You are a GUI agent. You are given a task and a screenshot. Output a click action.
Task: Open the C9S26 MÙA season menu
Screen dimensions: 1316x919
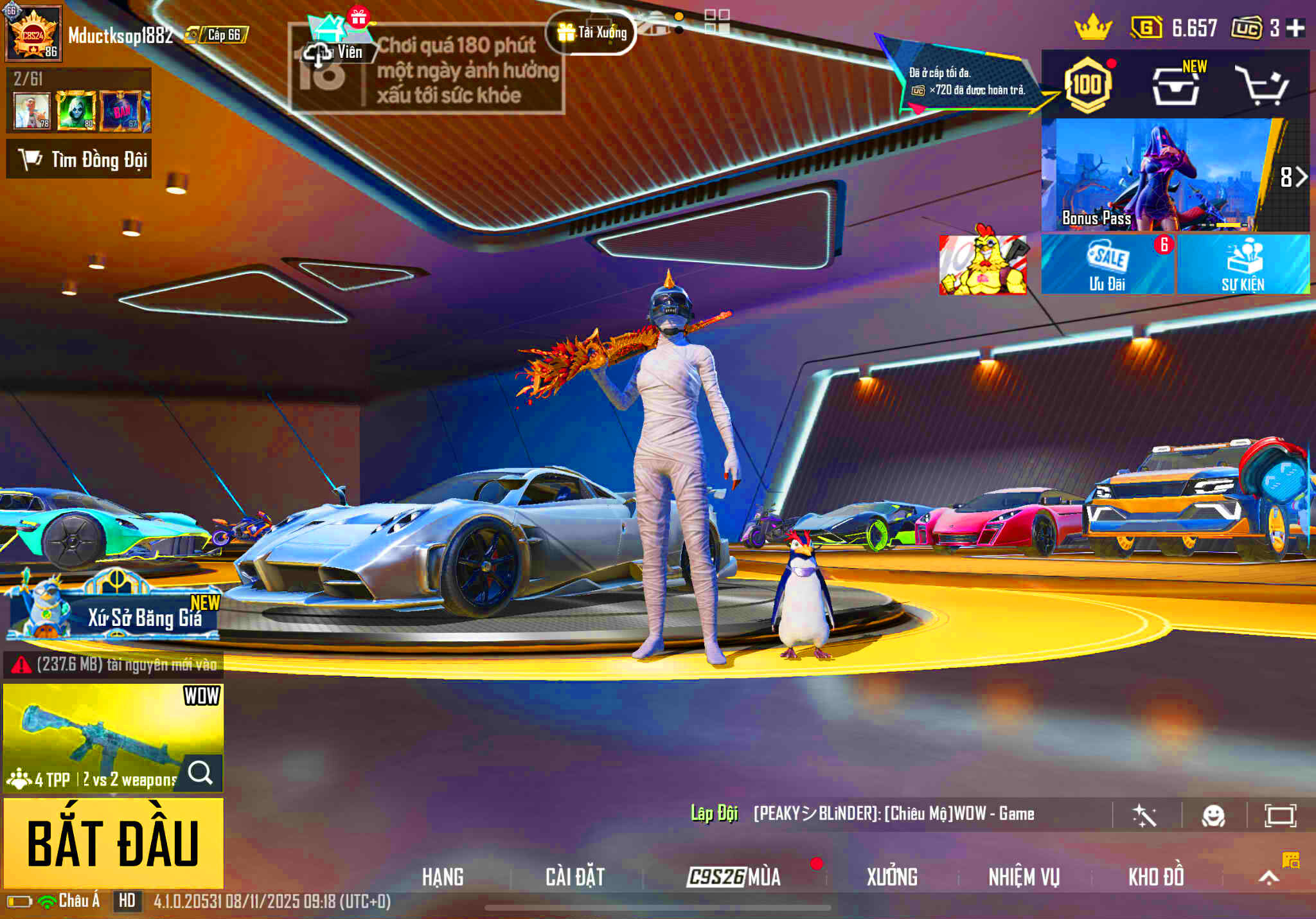pyautogui.click(x=734, y=877)
